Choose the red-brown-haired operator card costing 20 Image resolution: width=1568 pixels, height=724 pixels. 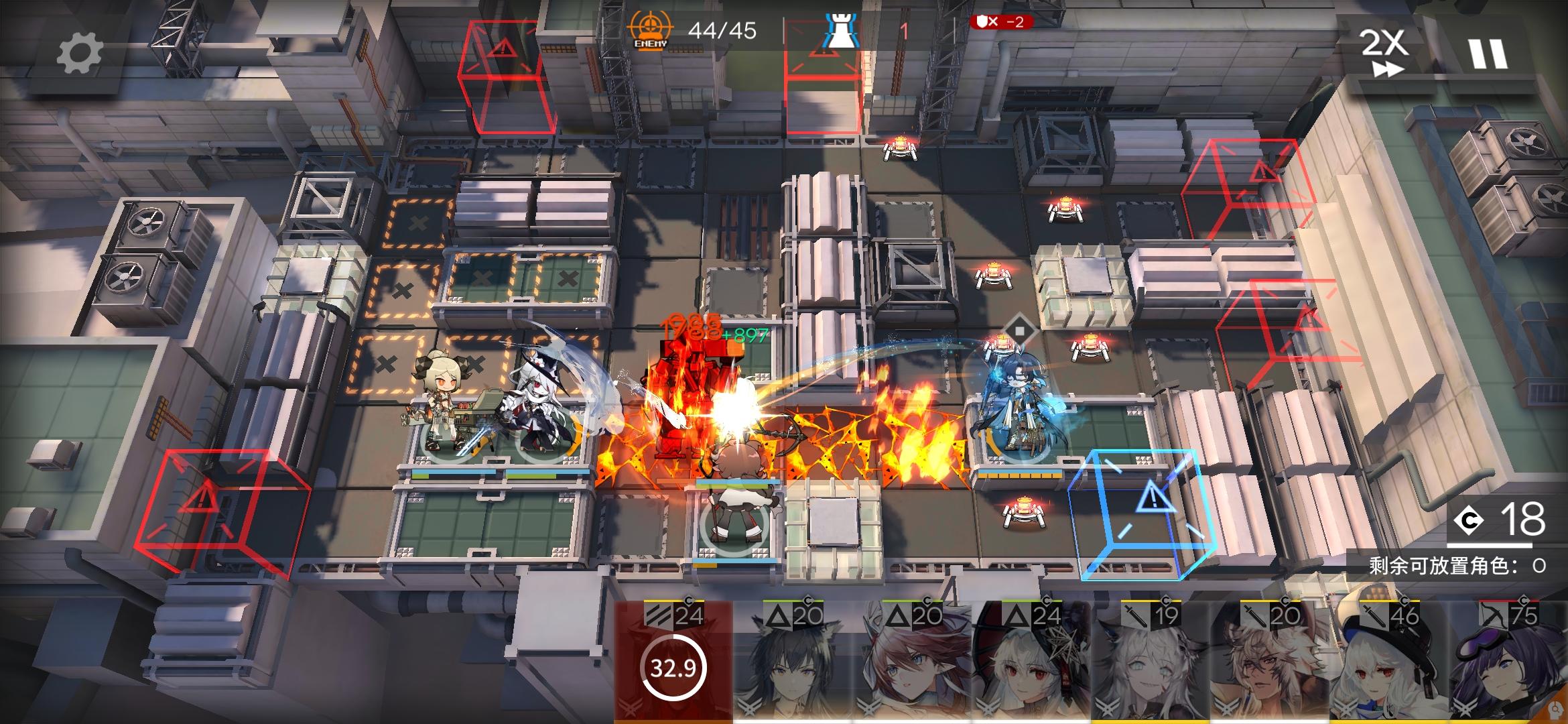(913, 662)
